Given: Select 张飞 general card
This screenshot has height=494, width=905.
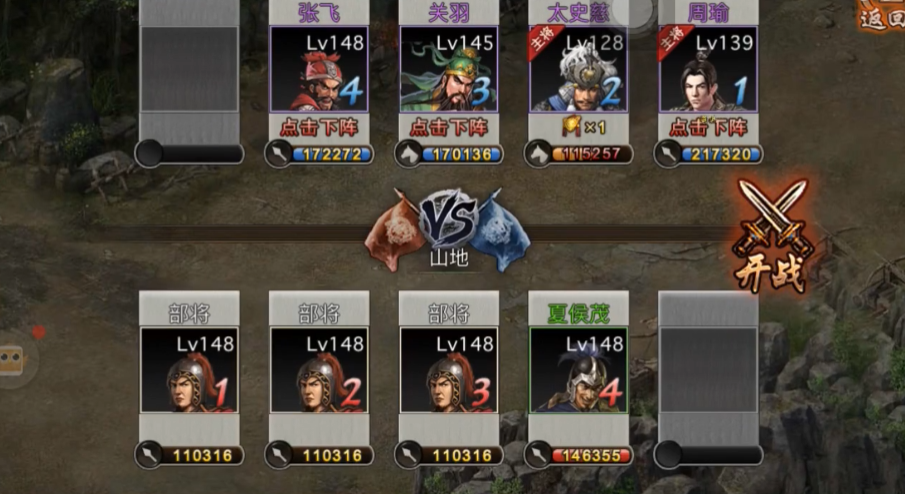Looking at the screenshot, I should click(x=319, y=69).
